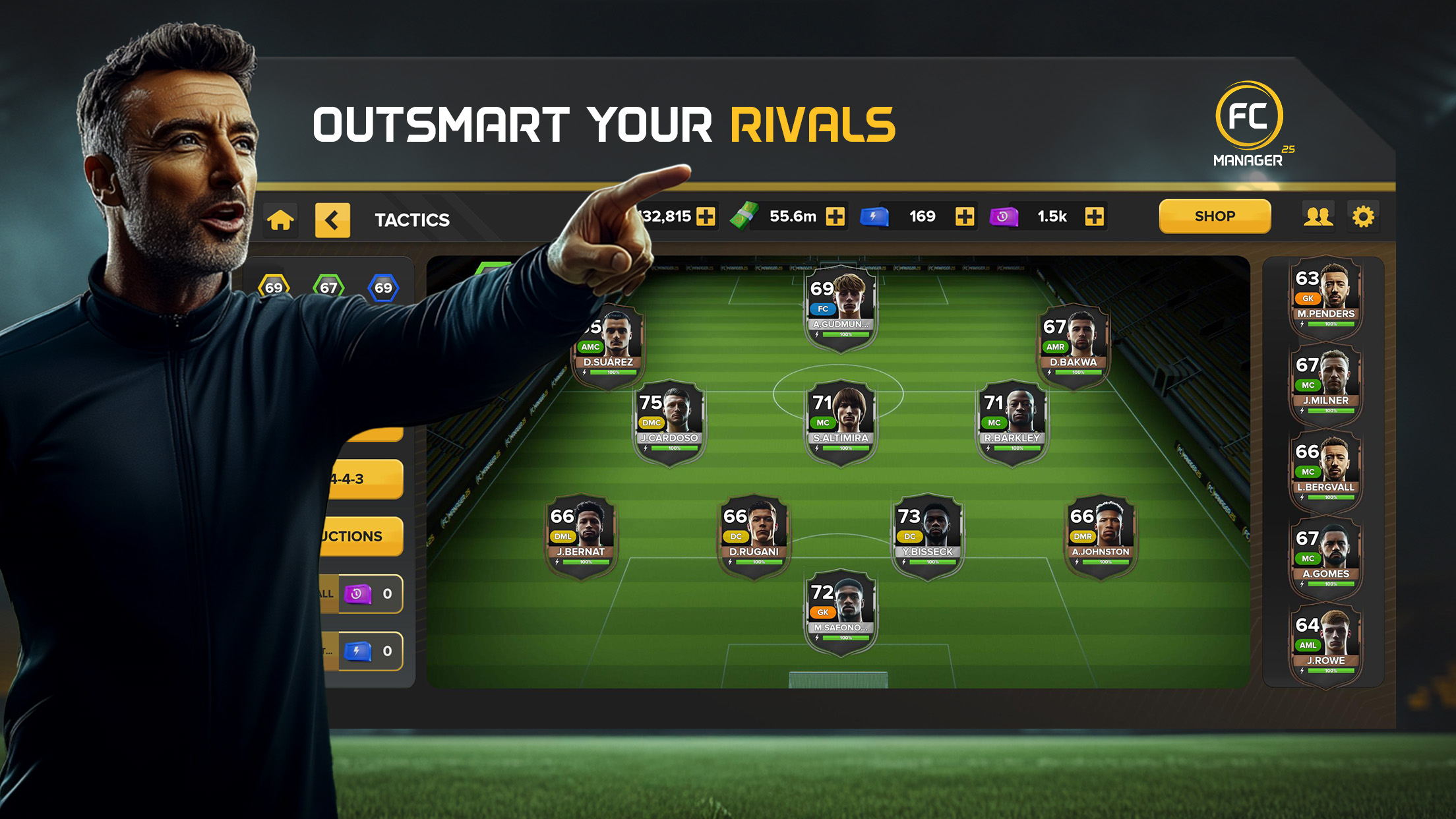Image resolution: width=1456 pixels, height=819 pixels.
Task: Click the friends/social icon next to settings
Action: 1317,216
